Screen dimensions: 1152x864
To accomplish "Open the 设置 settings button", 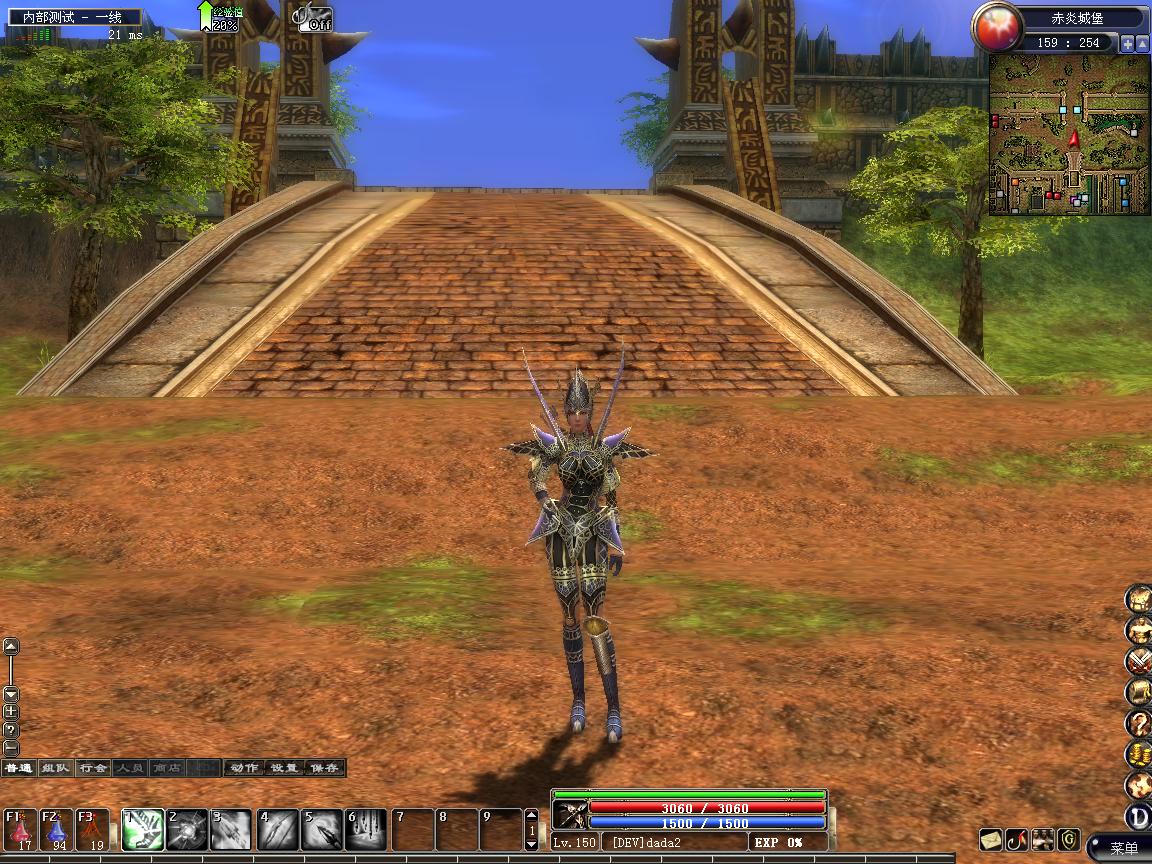I will (284, 768).
